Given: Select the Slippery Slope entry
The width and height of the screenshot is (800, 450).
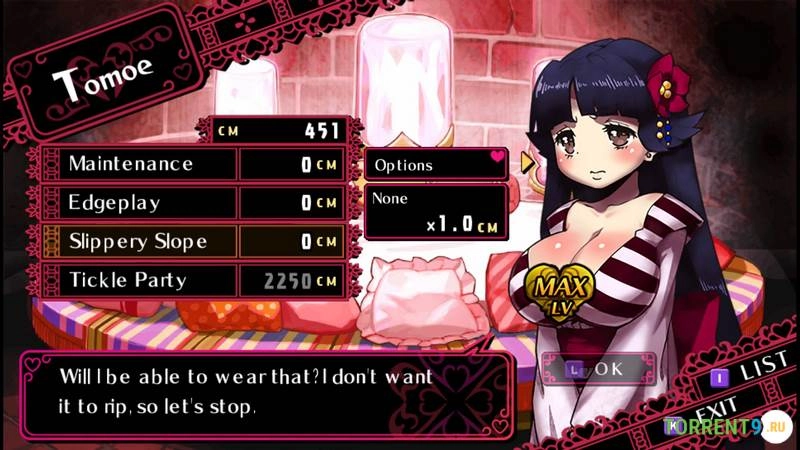Looking at the screenshot, I should 137,242.
